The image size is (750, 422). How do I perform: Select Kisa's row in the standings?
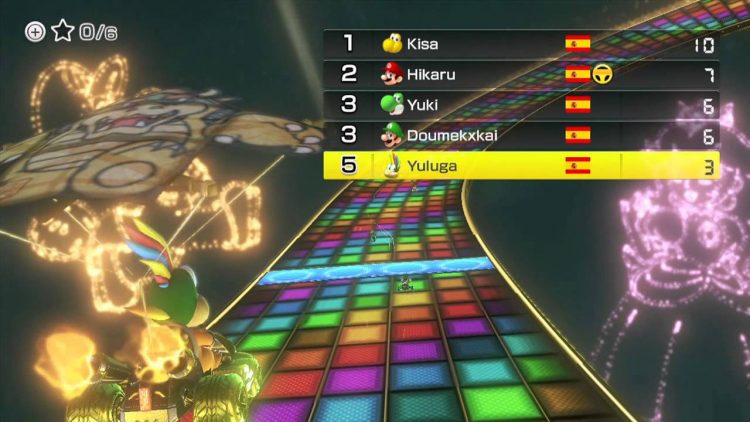(520, 44)
